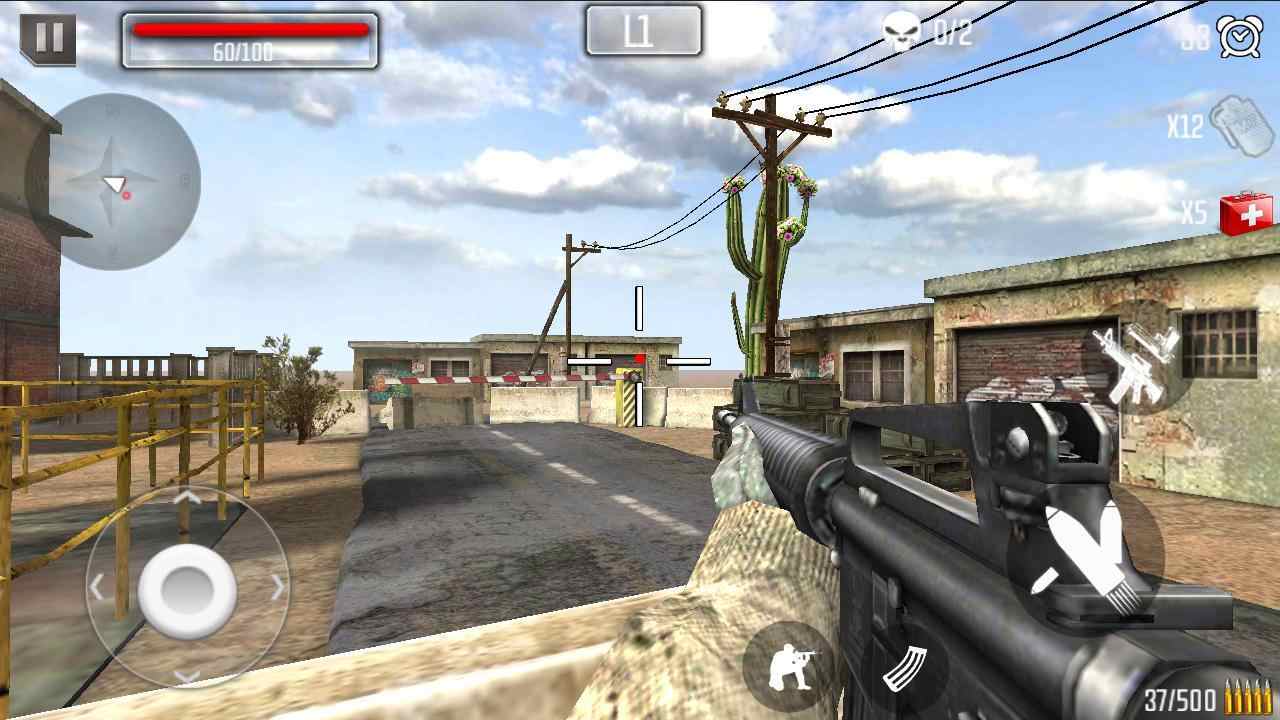Image resolution: width=1280 pixels, height=720 pixels.
Task: Tap the alarm clock timer icon
Action: pos(1237,37)
